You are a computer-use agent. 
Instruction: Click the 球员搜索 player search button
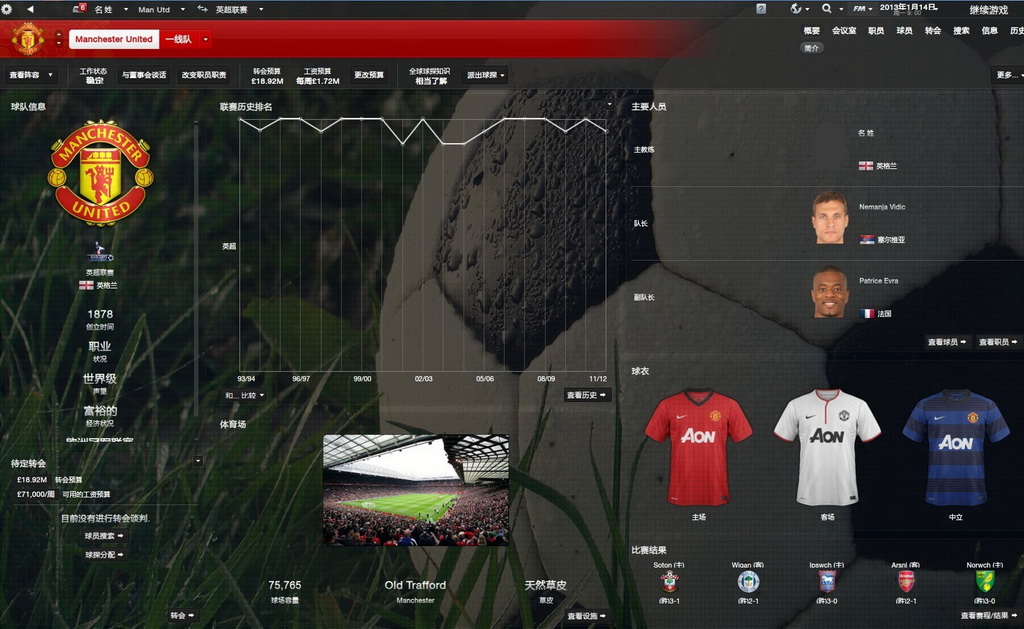tap(104, 536)
